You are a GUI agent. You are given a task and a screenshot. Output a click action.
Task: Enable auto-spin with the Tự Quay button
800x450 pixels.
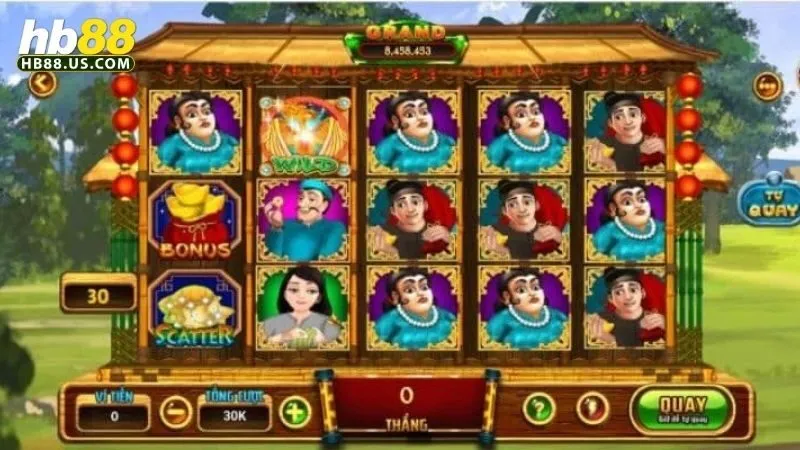(769, 201)
